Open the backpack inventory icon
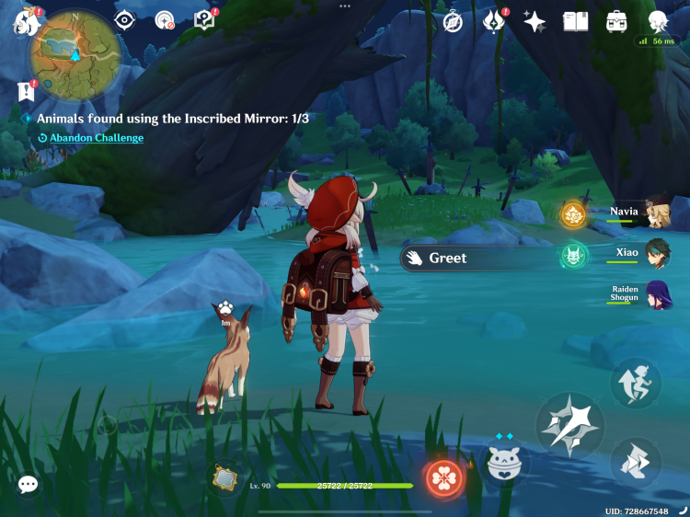The height and width of the screenshot is (517, 690). 616,21
